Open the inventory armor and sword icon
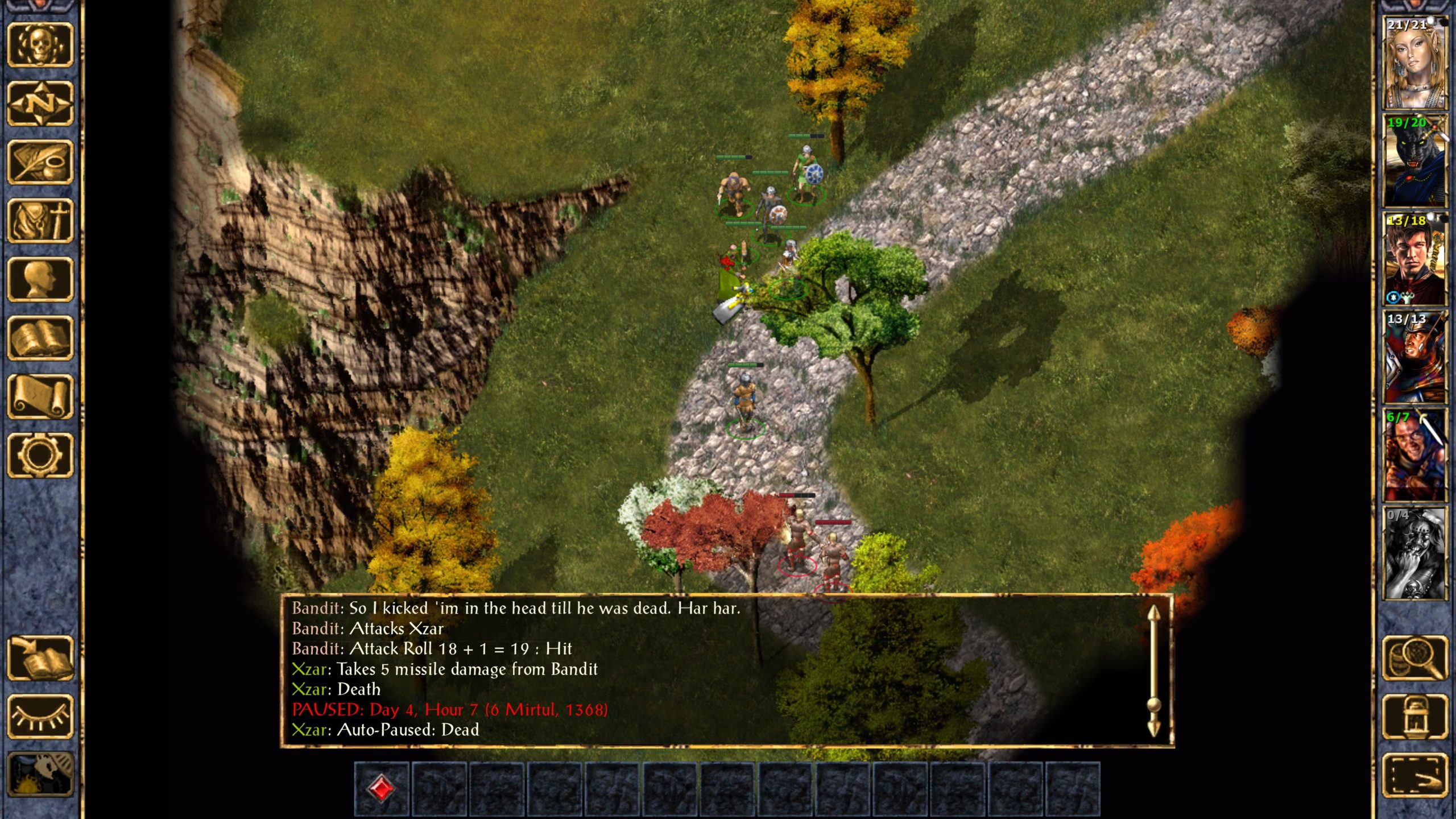This screenshot has width=1456, height=819. pos(40,221)
